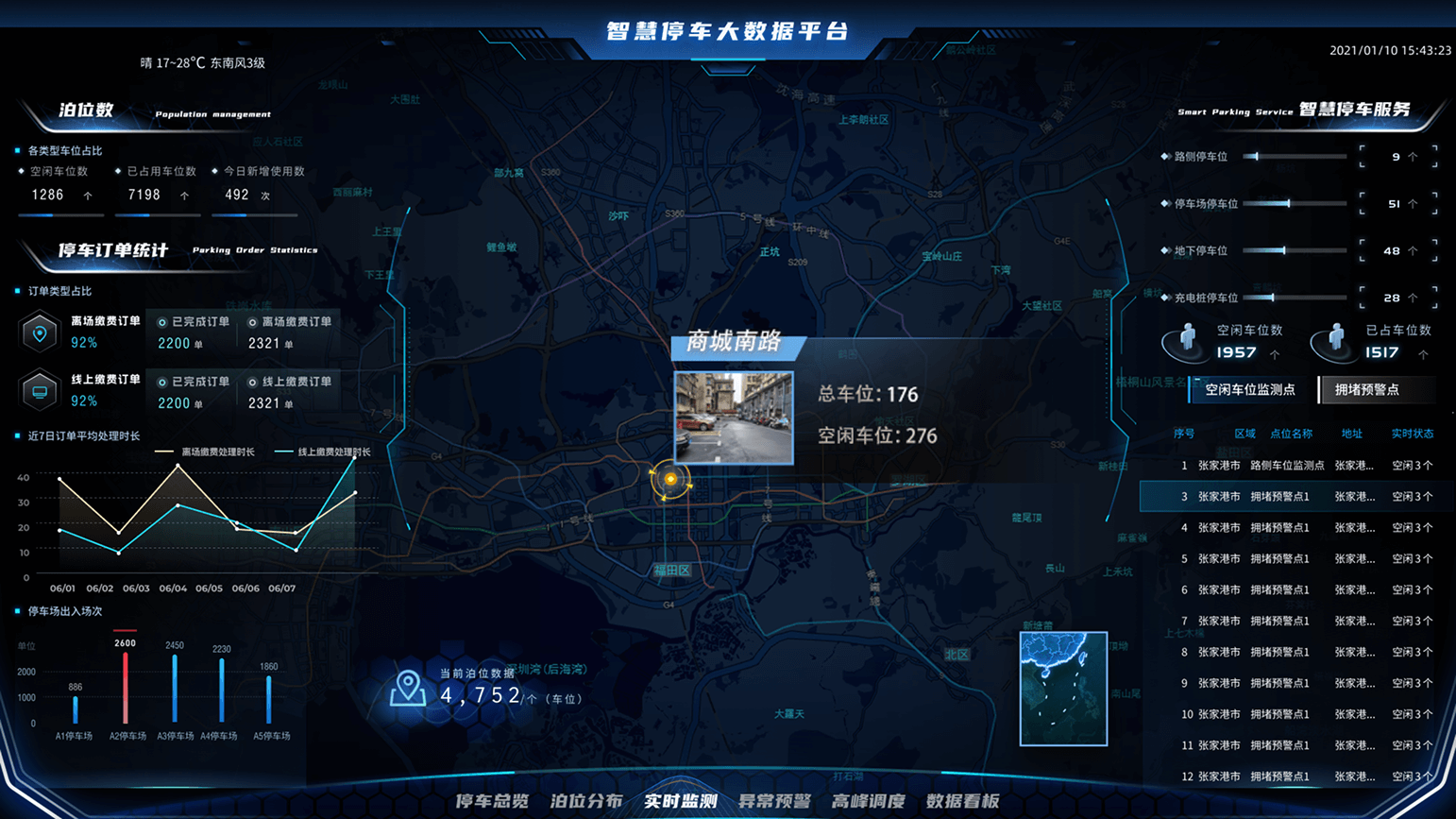Click the glowing orange map marker
Screen dimensions: 1456x819
point(670,479)
